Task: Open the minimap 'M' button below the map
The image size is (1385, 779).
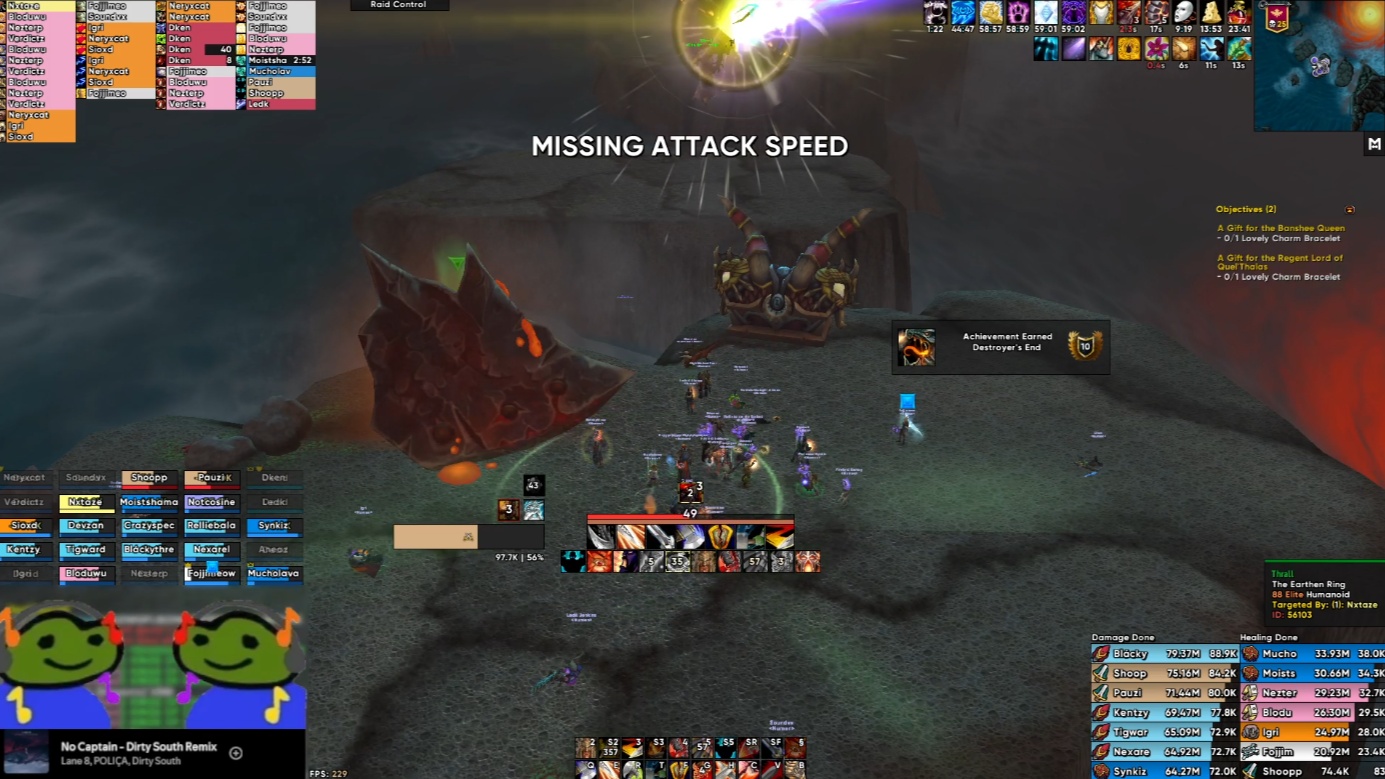Action: tap(1374, 144)
